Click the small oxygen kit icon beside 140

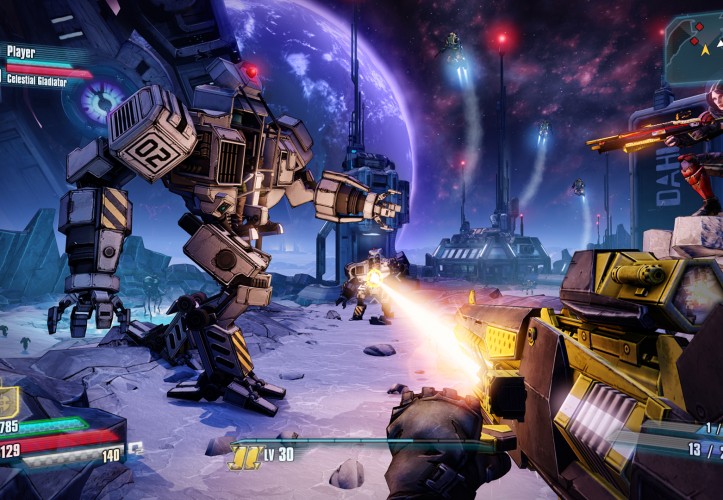coord(135,449)
